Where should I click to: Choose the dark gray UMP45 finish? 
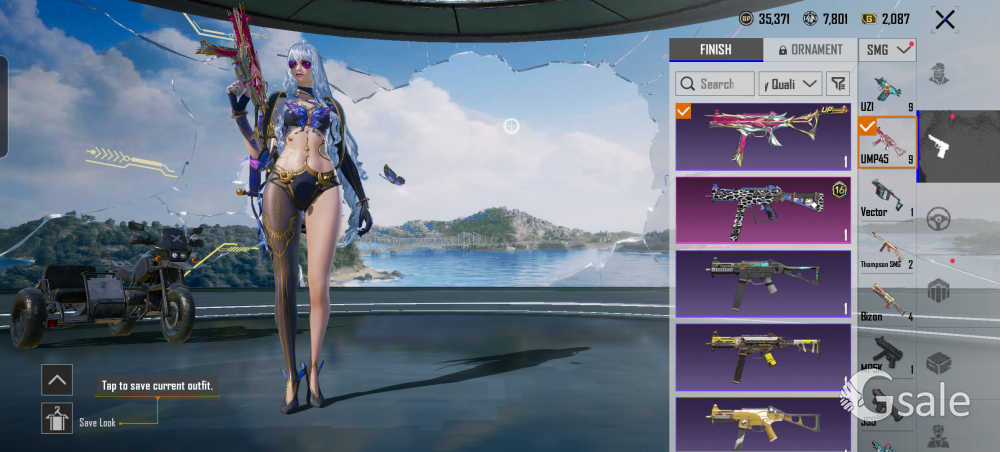coord(762,283)
